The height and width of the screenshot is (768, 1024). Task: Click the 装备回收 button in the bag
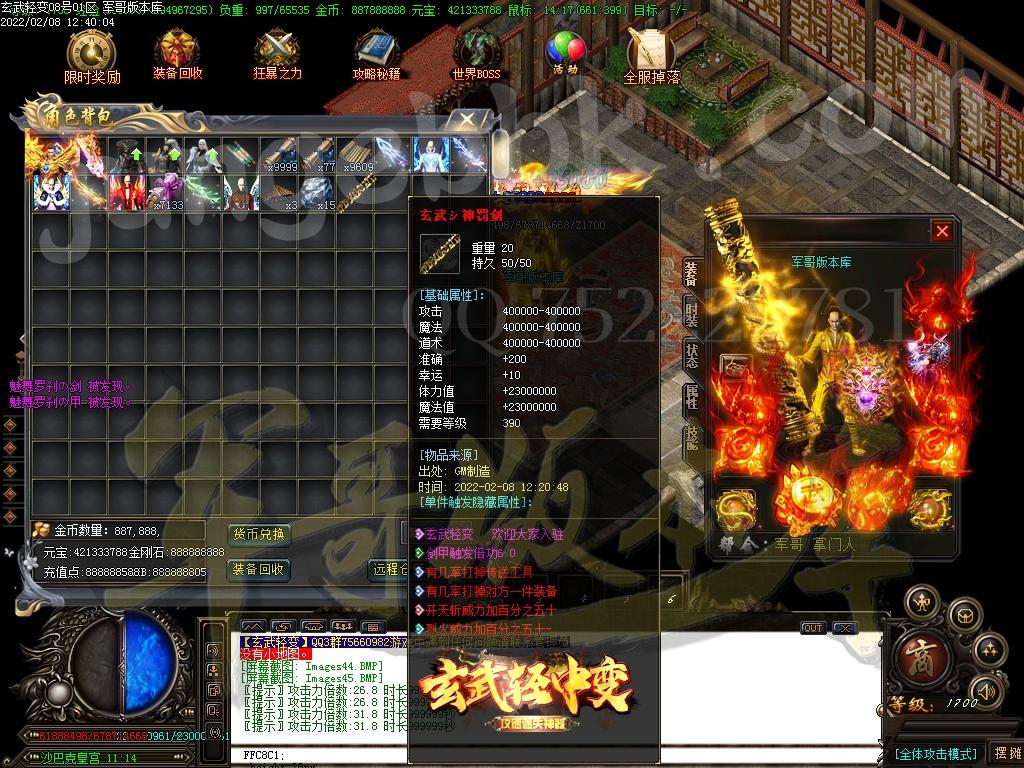[259, 570]
